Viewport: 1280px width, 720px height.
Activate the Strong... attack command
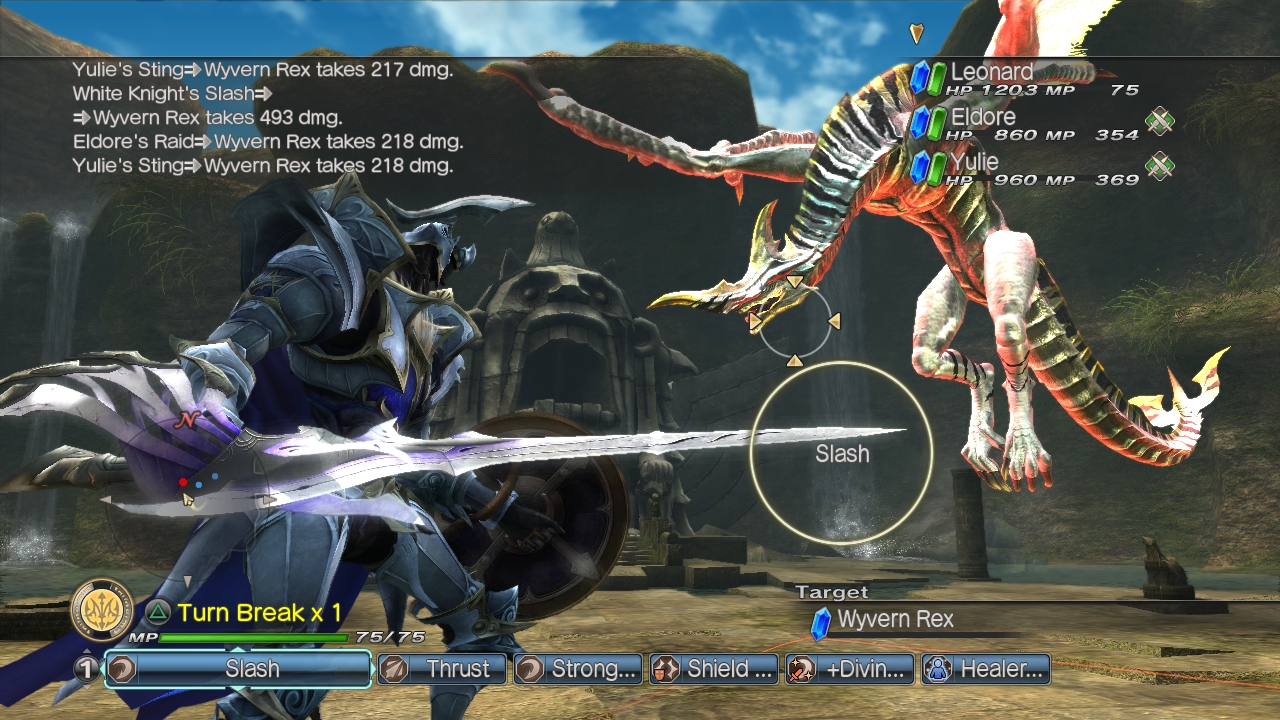pyautogui.click(x=578, y=669)
